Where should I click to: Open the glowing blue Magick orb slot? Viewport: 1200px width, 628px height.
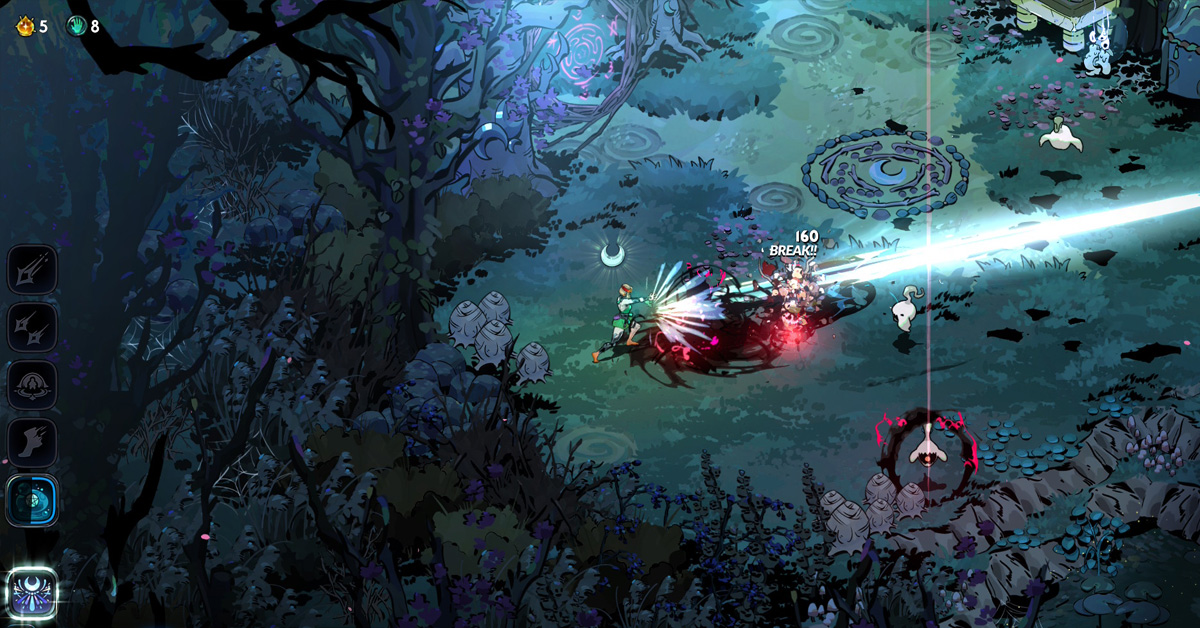(32, 500)
